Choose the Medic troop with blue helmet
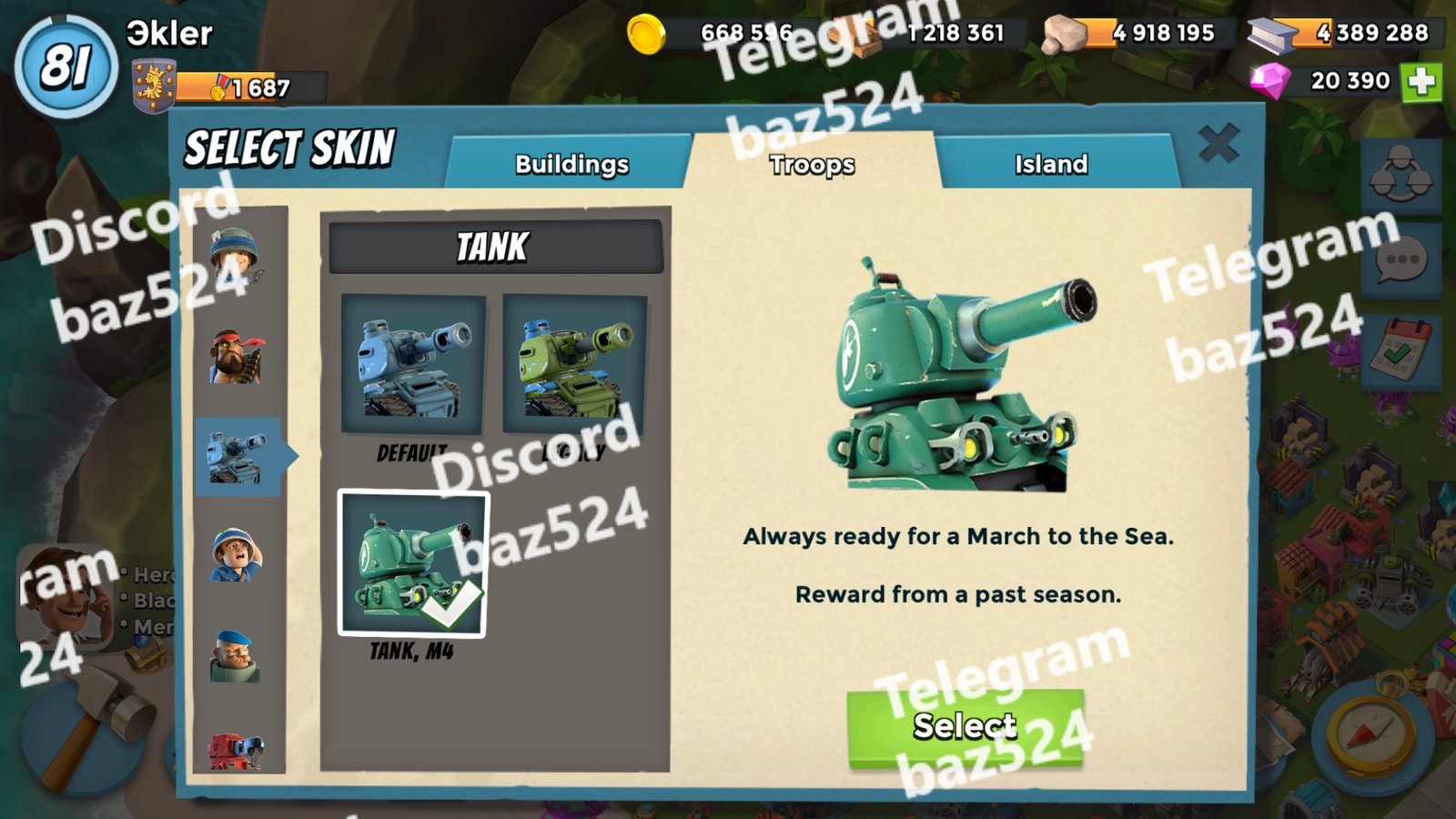The image size is (1456, 819). 236,554
